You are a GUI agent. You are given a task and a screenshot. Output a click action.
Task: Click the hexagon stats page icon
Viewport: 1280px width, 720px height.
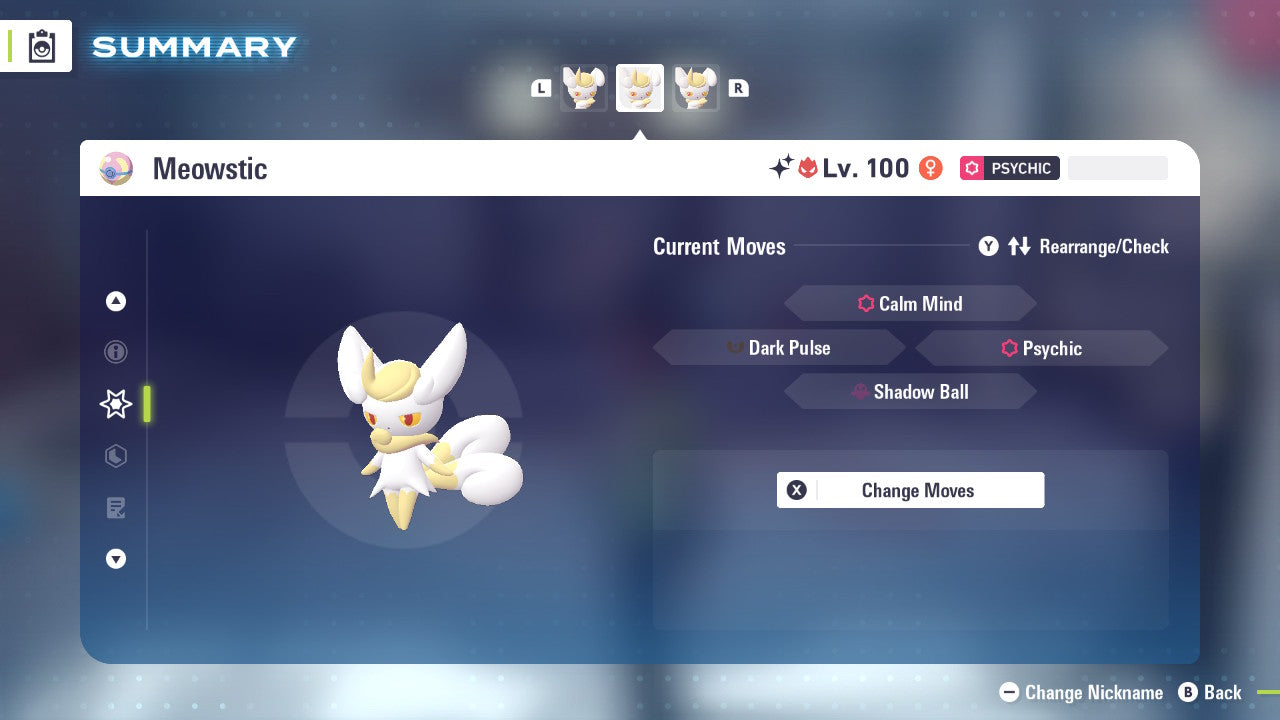[x=115, y=456]
